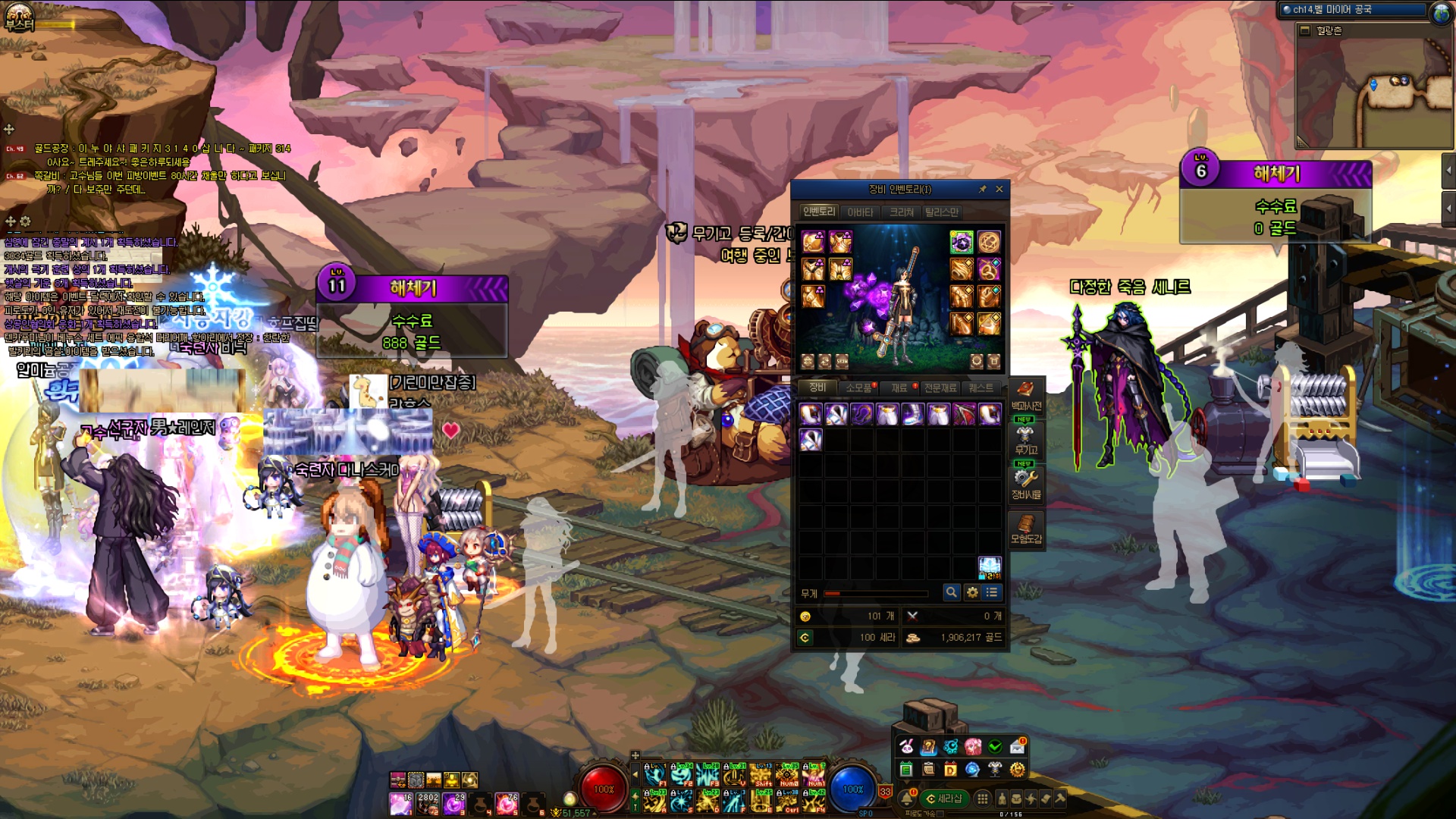Image resolution: width=1456 pixels, height=819 pixels.
Task: Open the inventory gear settings button
Action: click(x=972, y=592)
